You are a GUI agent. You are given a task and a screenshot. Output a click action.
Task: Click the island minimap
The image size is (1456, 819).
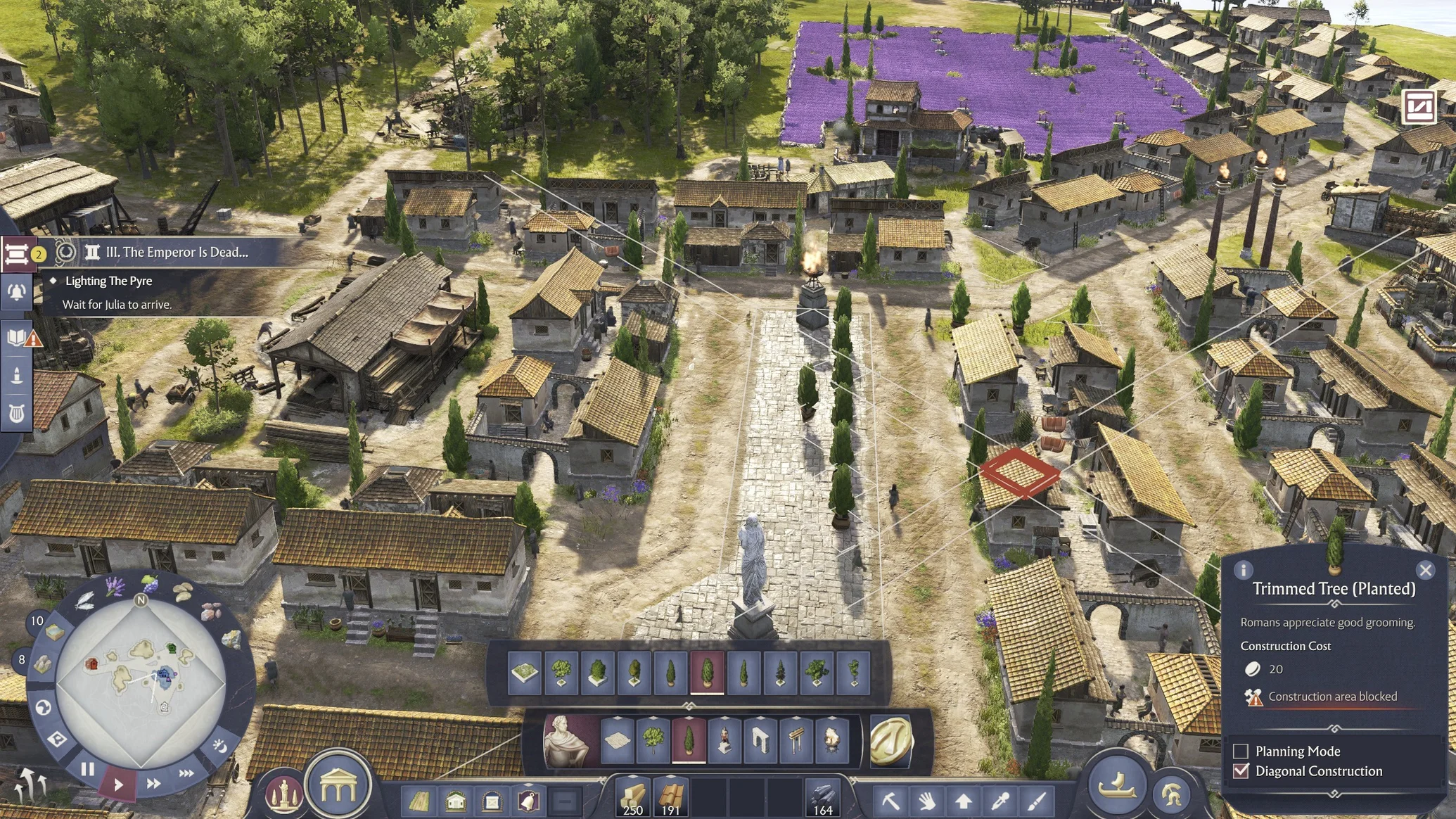(x=141, y=680)
